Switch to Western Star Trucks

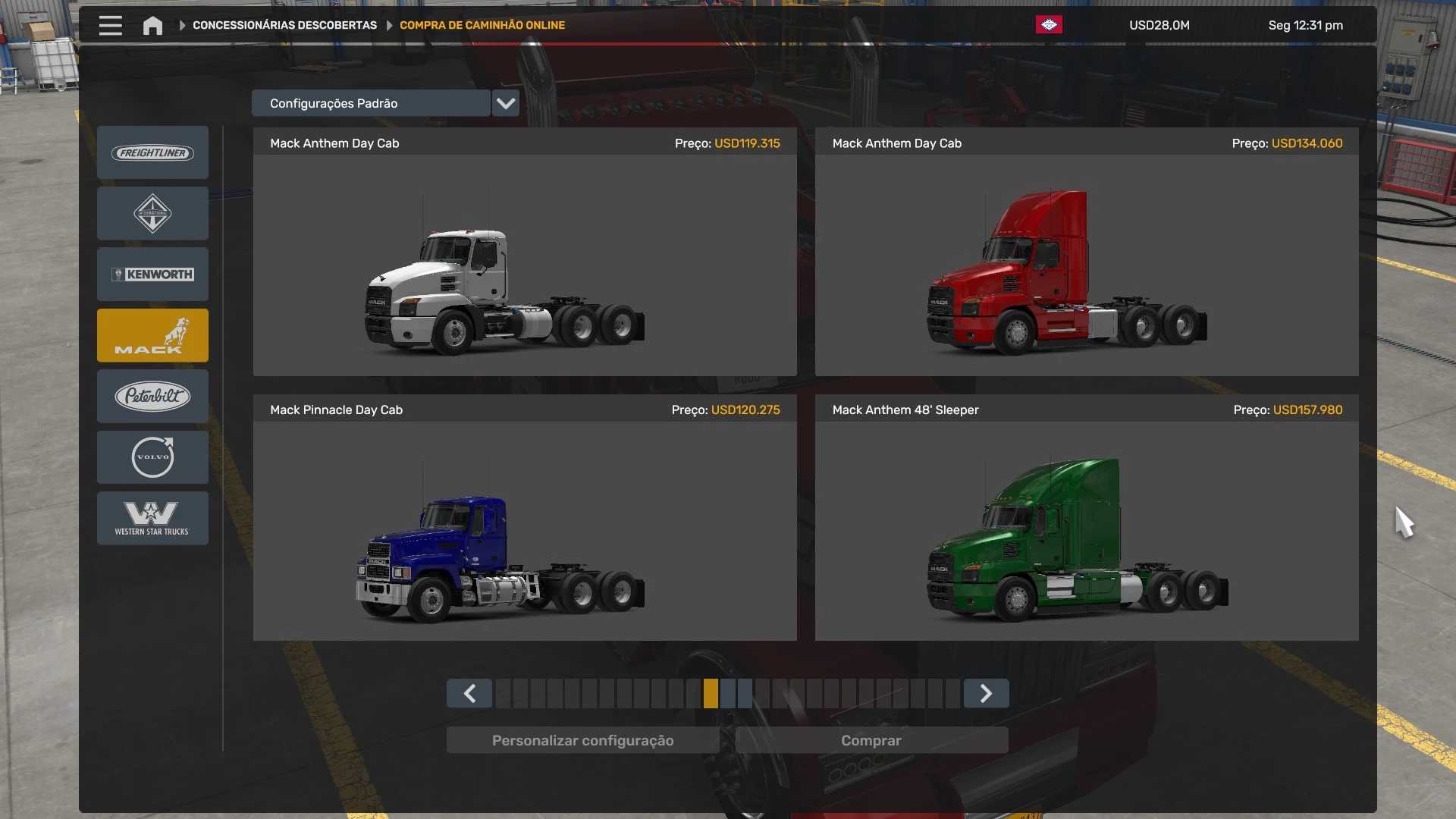(152, 518)
